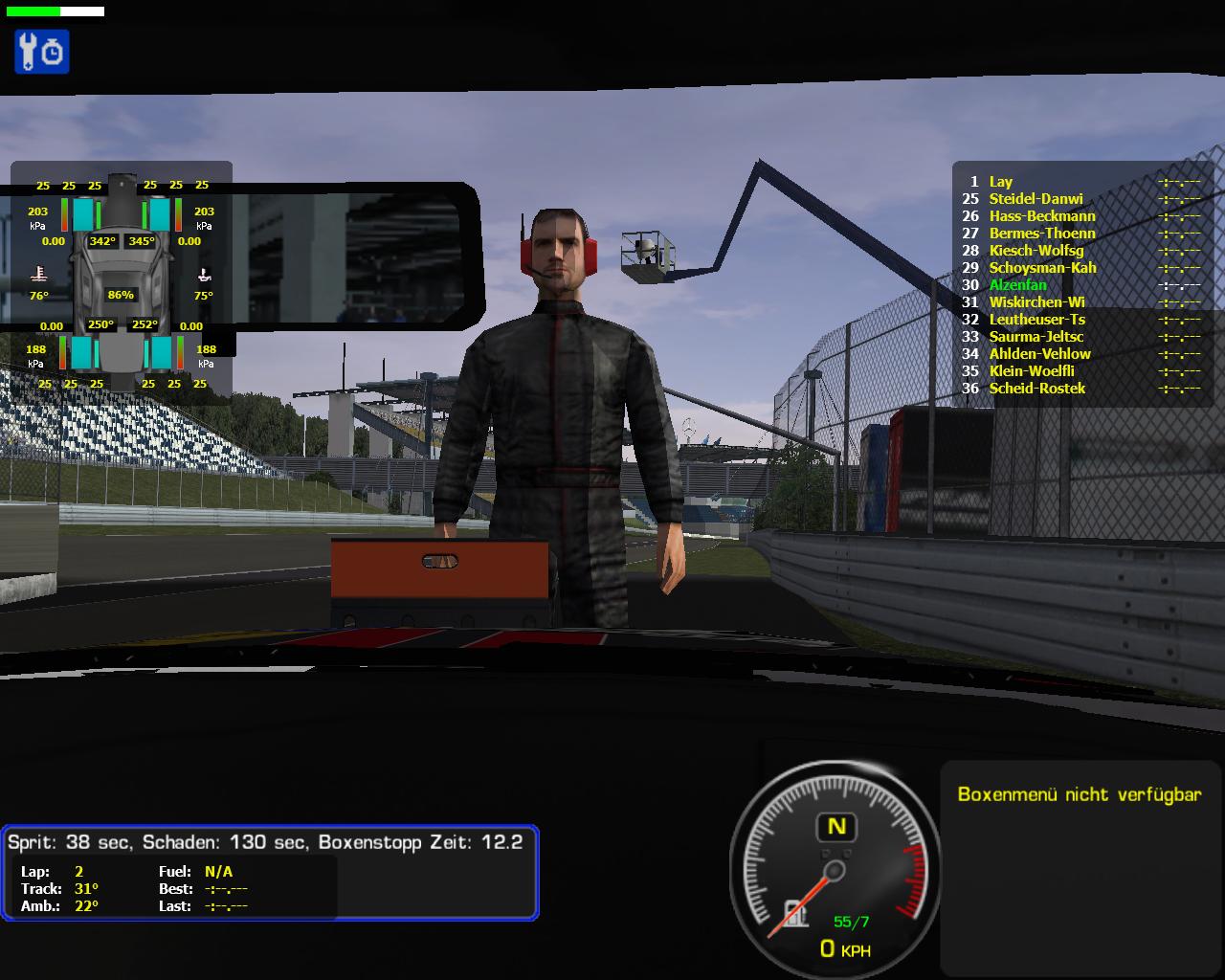Choose the Ahlden-Vehlow standings row
This screenshot has width=1225, height=980.
pyautogui.click(x=1039, y=354)
